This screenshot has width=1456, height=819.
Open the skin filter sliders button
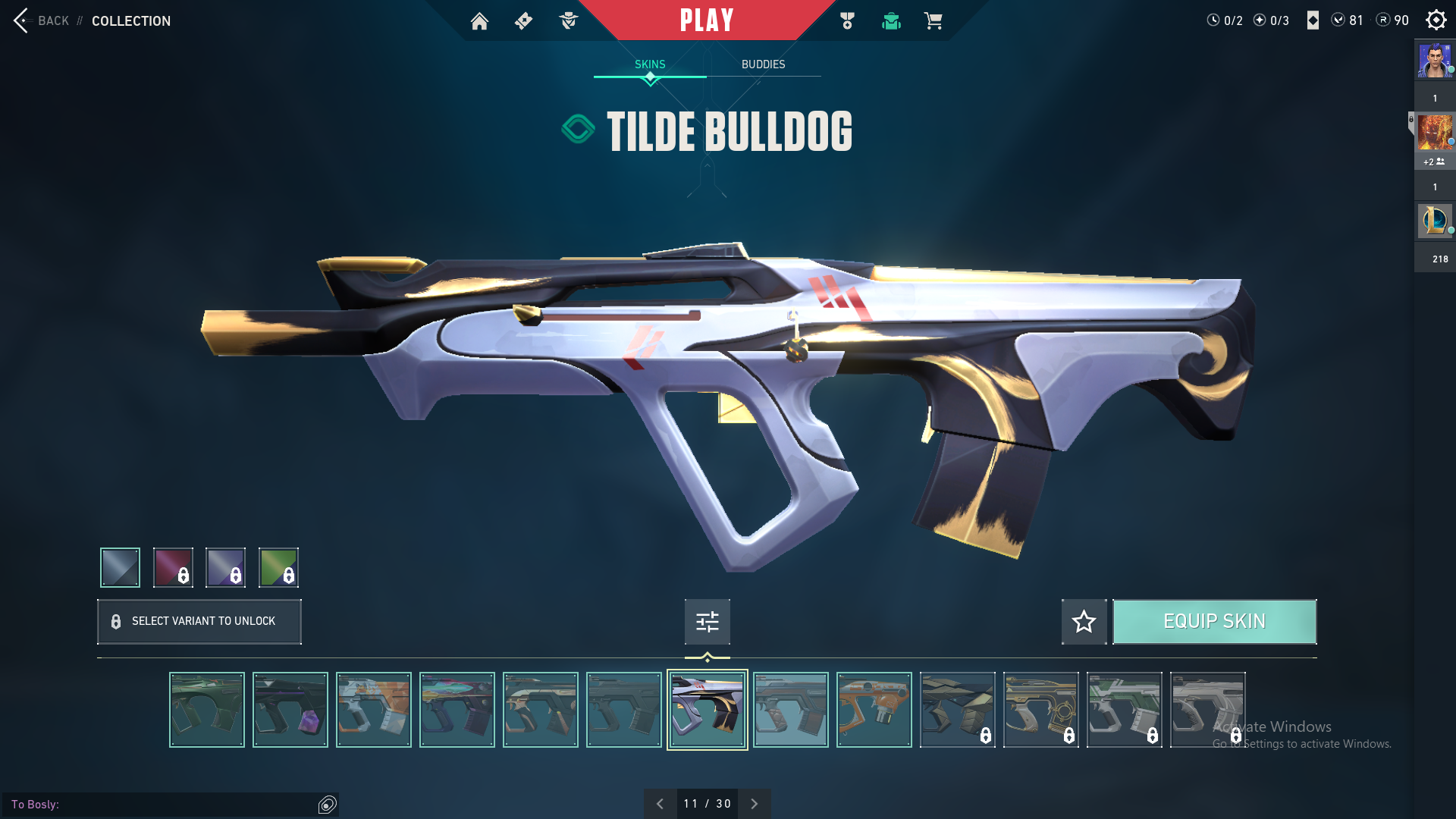click(708, 622)
